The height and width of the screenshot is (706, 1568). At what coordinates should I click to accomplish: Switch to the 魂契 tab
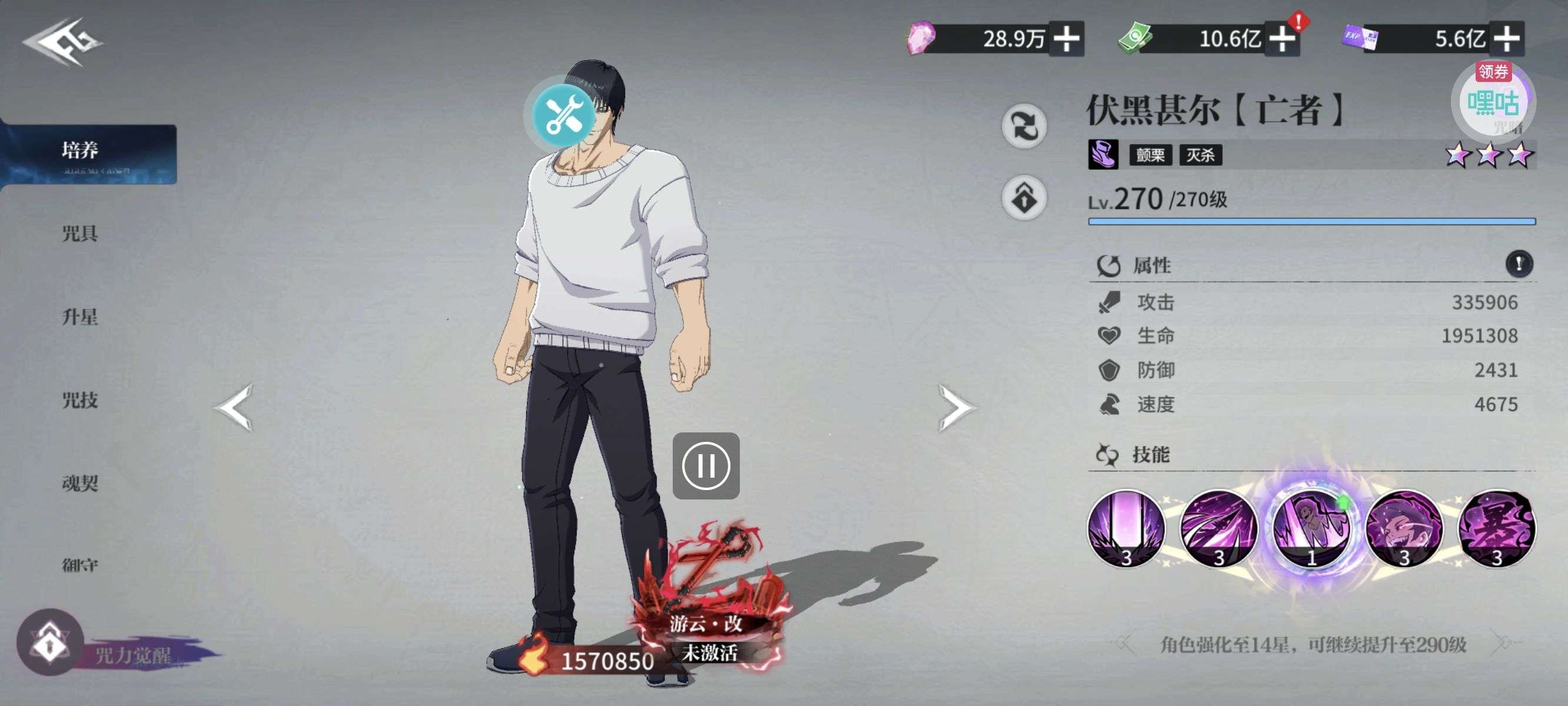[x=81, y=483]
